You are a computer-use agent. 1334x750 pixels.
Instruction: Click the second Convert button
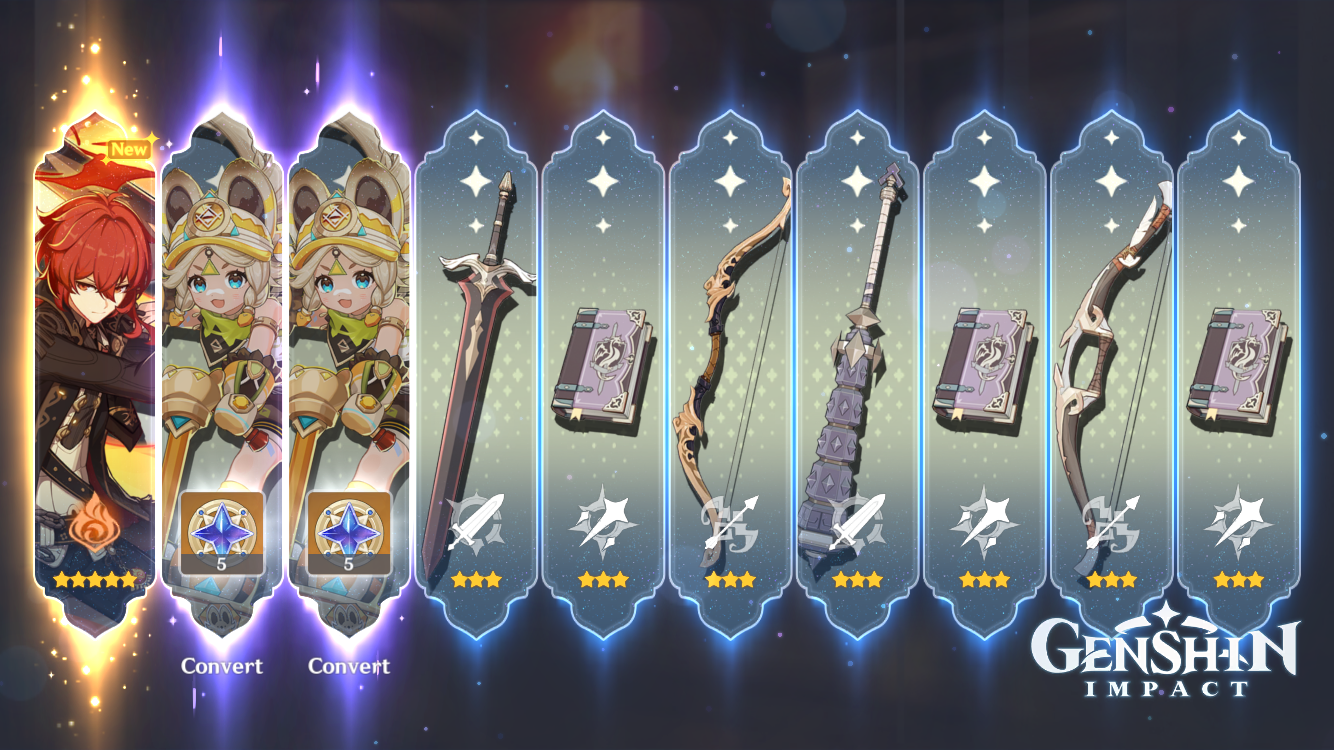click(x=348, y=667)
